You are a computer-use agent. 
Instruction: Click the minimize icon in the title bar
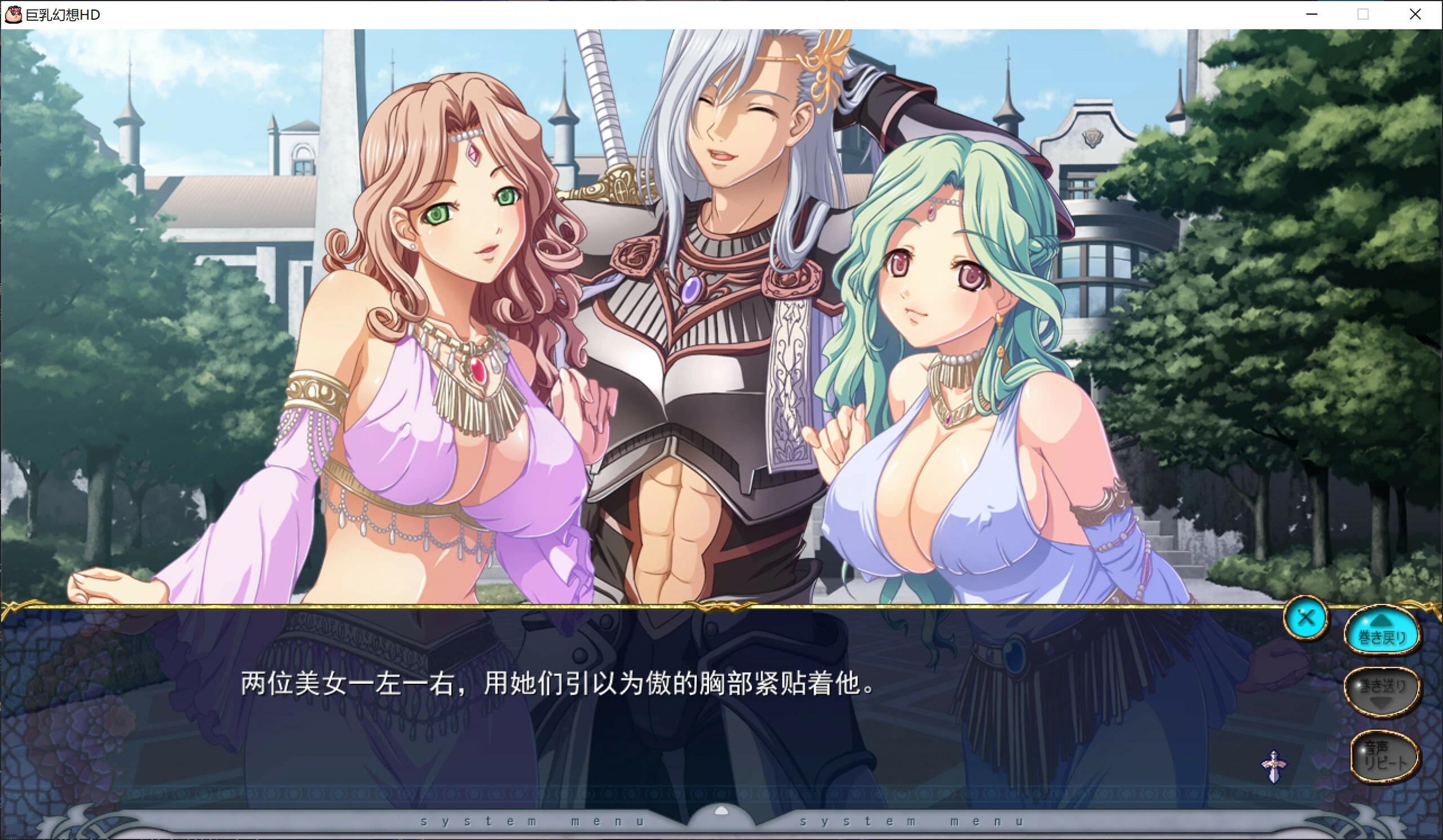(x=1311, y=14)
